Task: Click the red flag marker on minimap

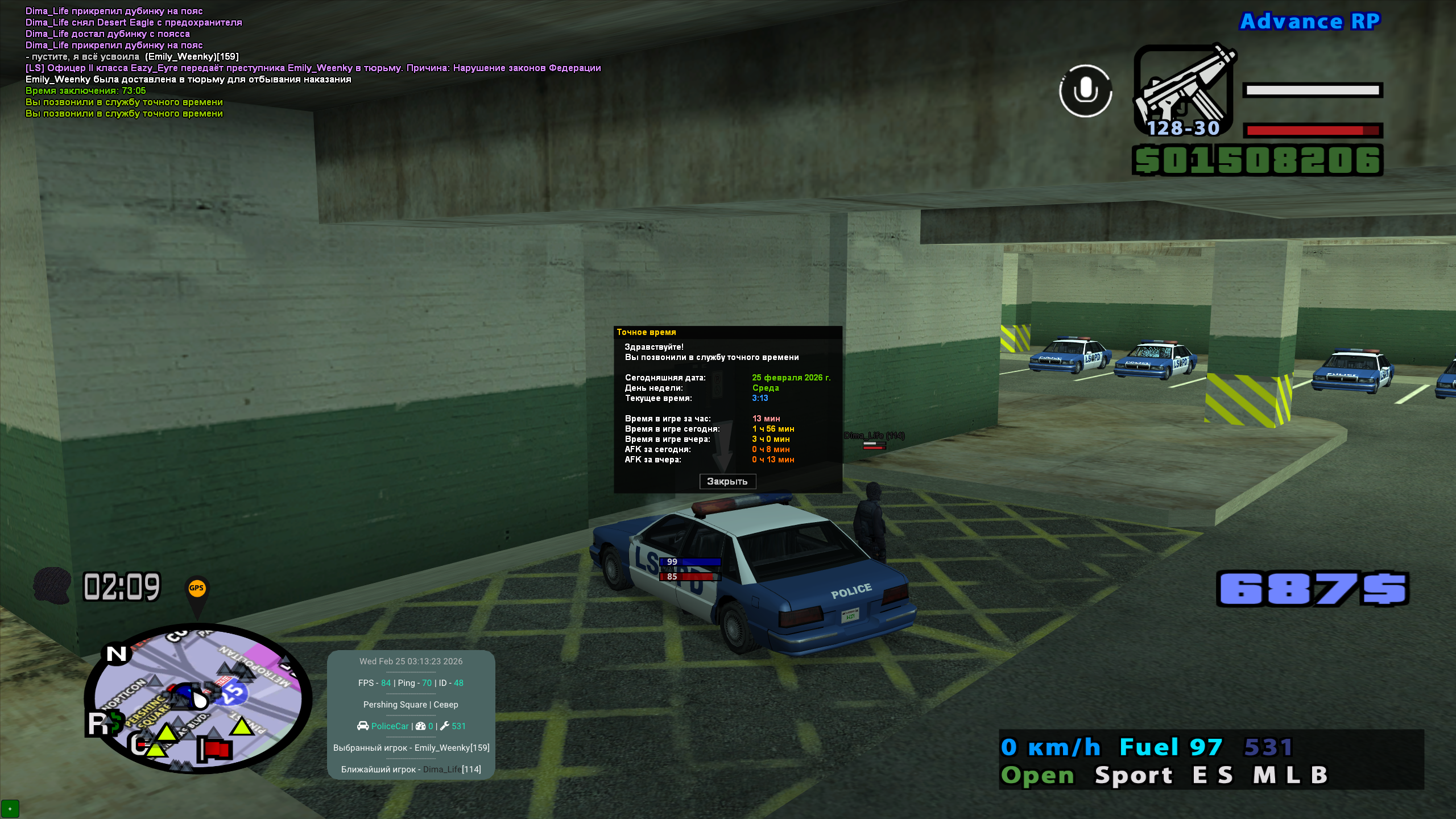Action: click(216, 749)
